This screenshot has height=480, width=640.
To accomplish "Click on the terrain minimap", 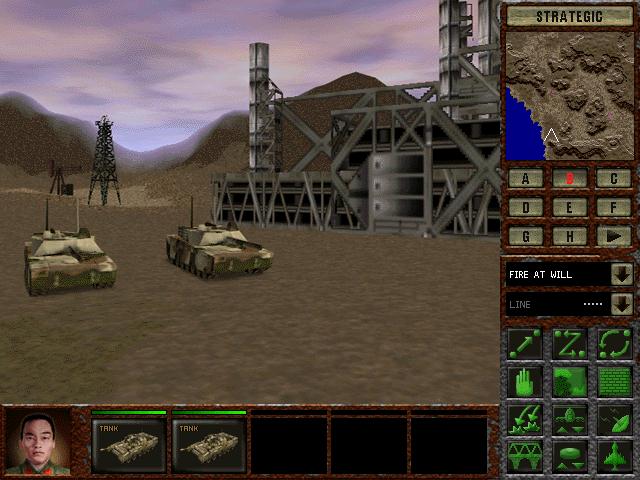I will pos(570,96).
